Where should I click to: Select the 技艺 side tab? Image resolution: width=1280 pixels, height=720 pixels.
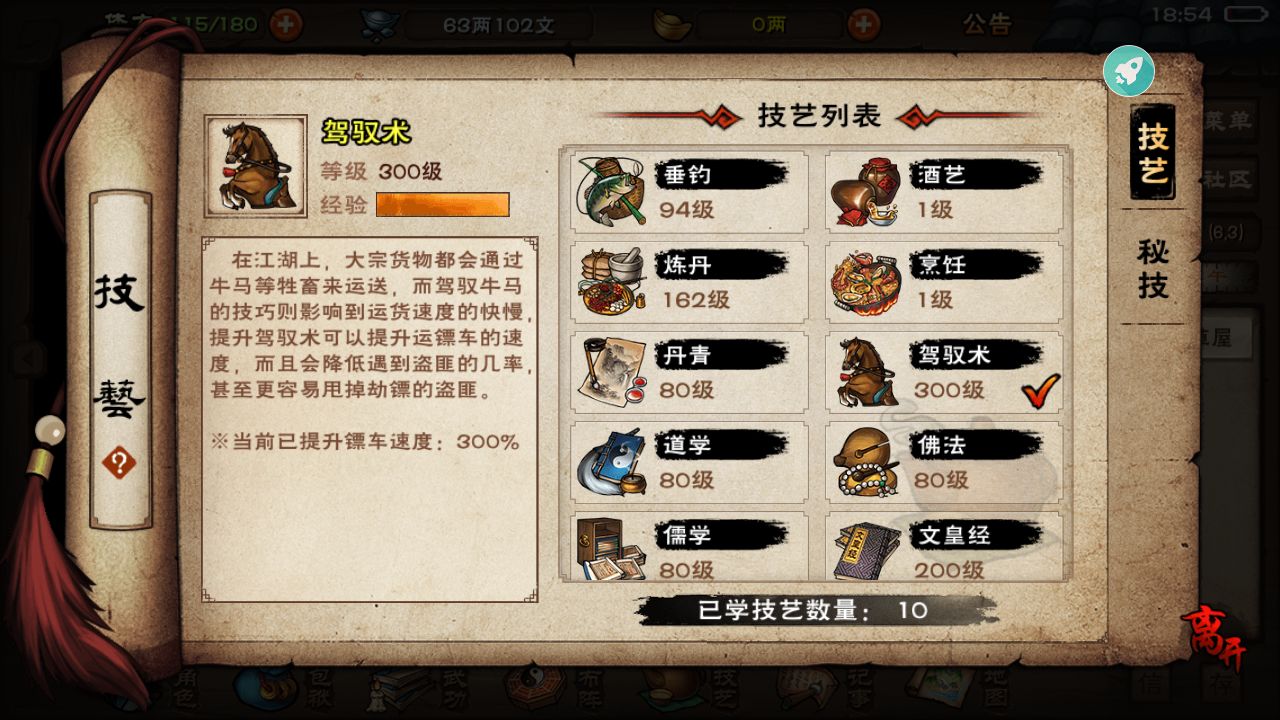1152,153
